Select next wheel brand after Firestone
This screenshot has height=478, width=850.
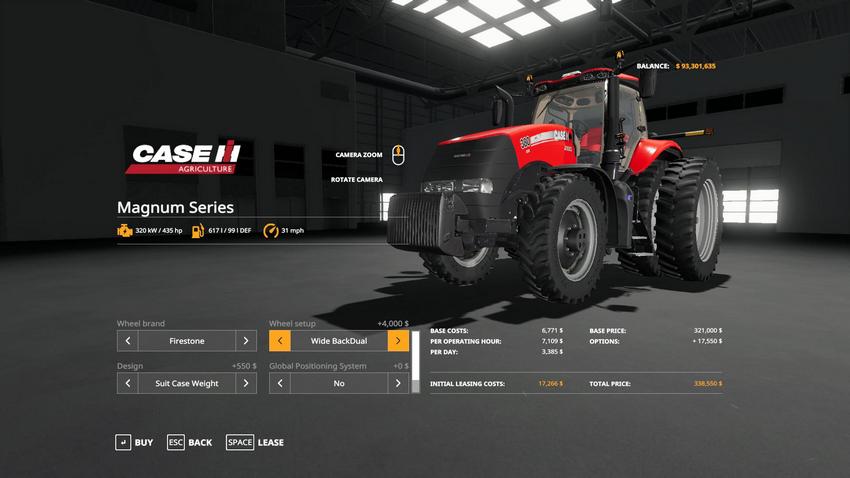pyautogui.click(x=246, y=341)
